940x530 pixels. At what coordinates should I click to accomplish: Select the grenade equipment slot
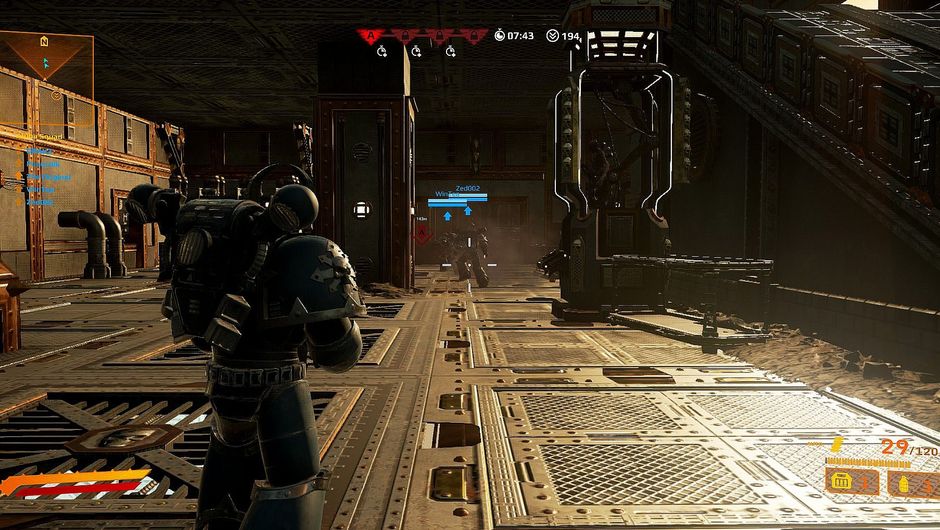pos(909,482)
